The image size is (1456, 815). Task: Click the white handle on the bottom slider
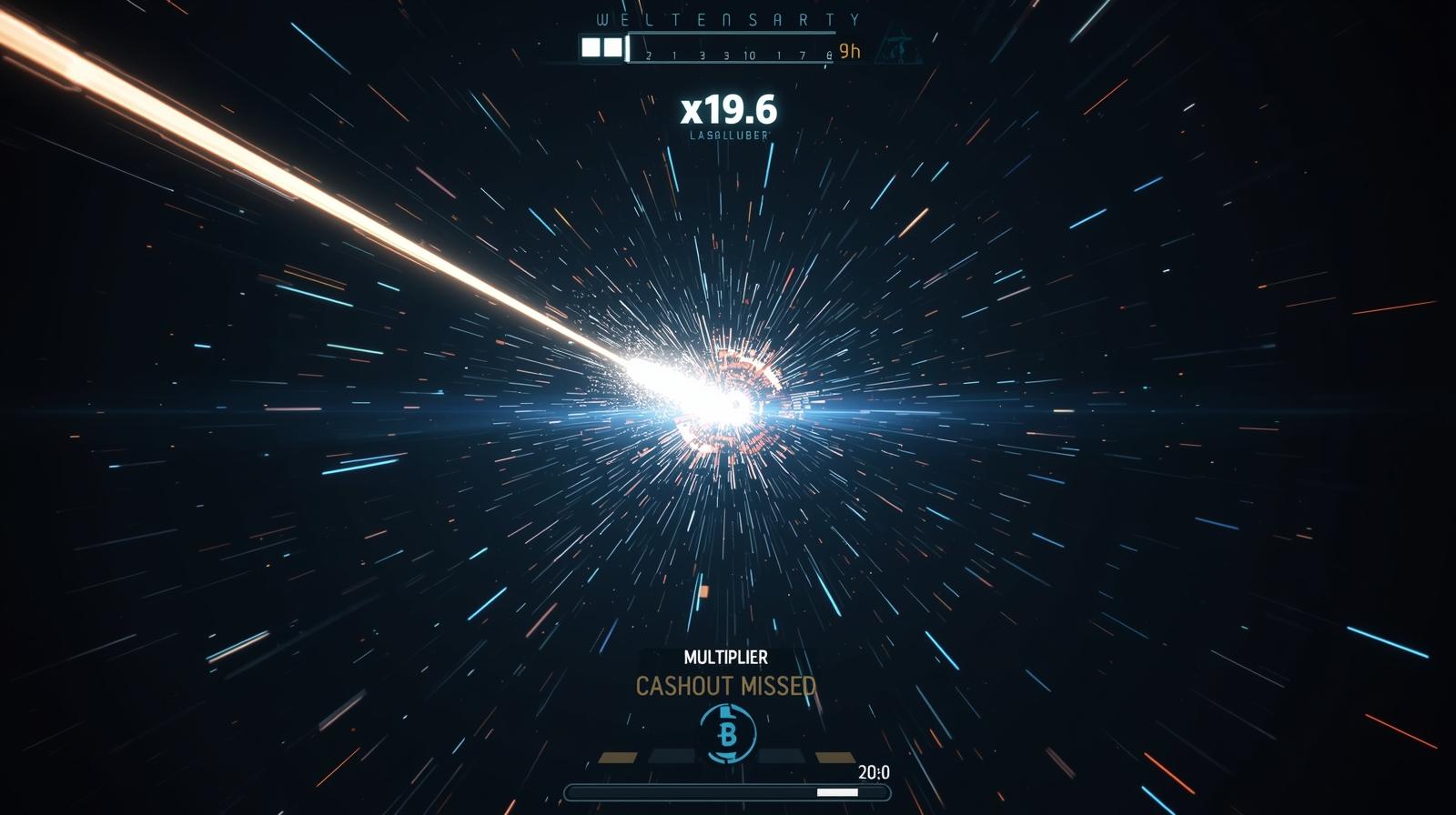(x=837, y=792)
